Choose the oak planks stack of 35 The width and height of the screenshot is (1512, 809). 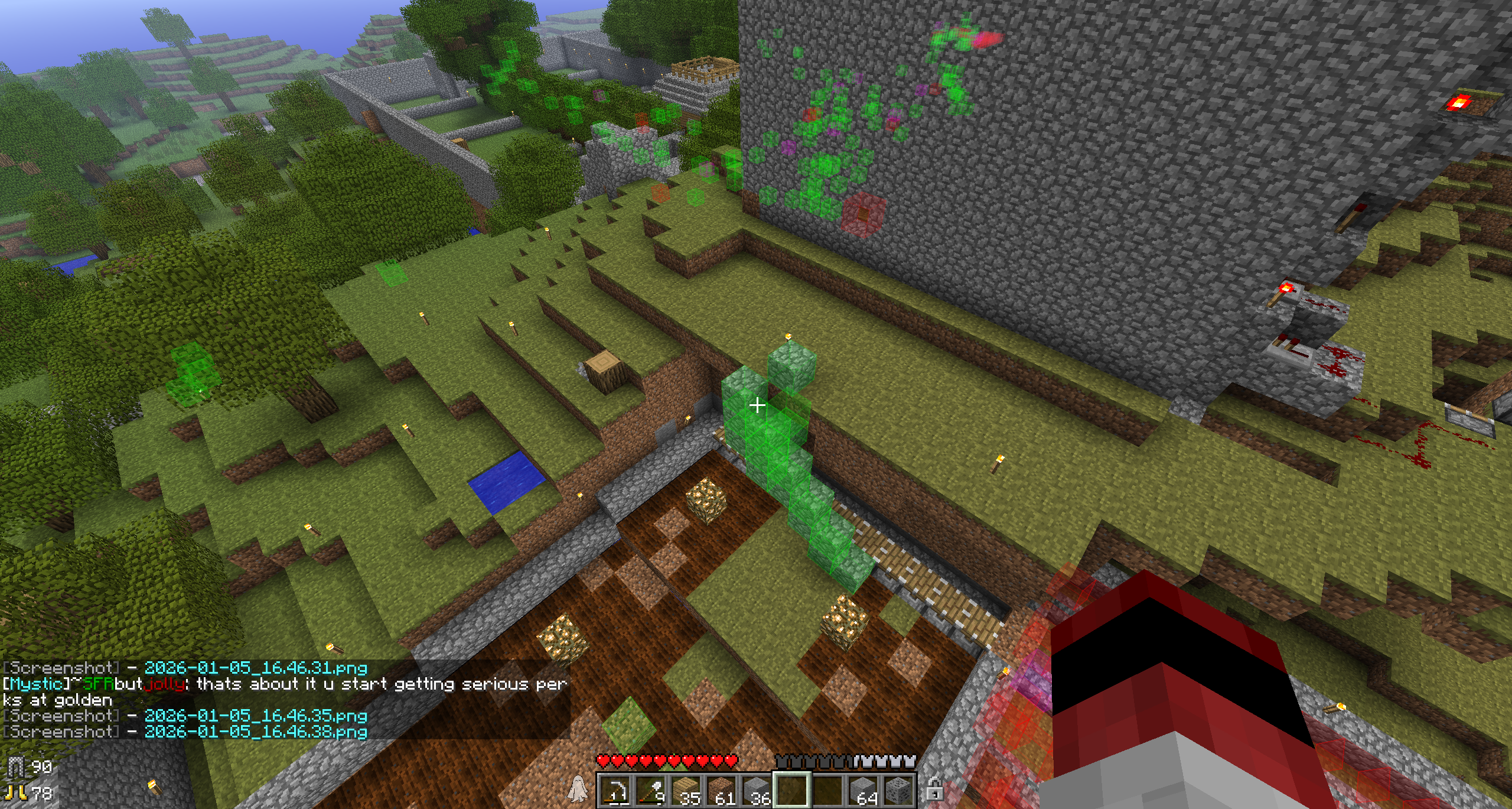tap(686, 791)
